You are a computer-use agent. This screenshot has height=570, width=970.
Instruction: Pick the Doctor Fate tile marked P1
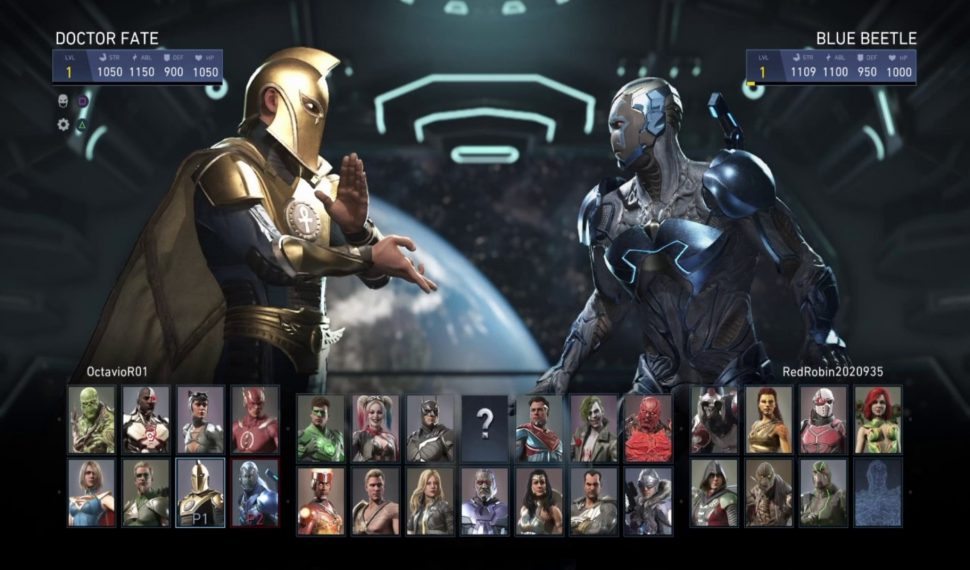click(200, 492)
